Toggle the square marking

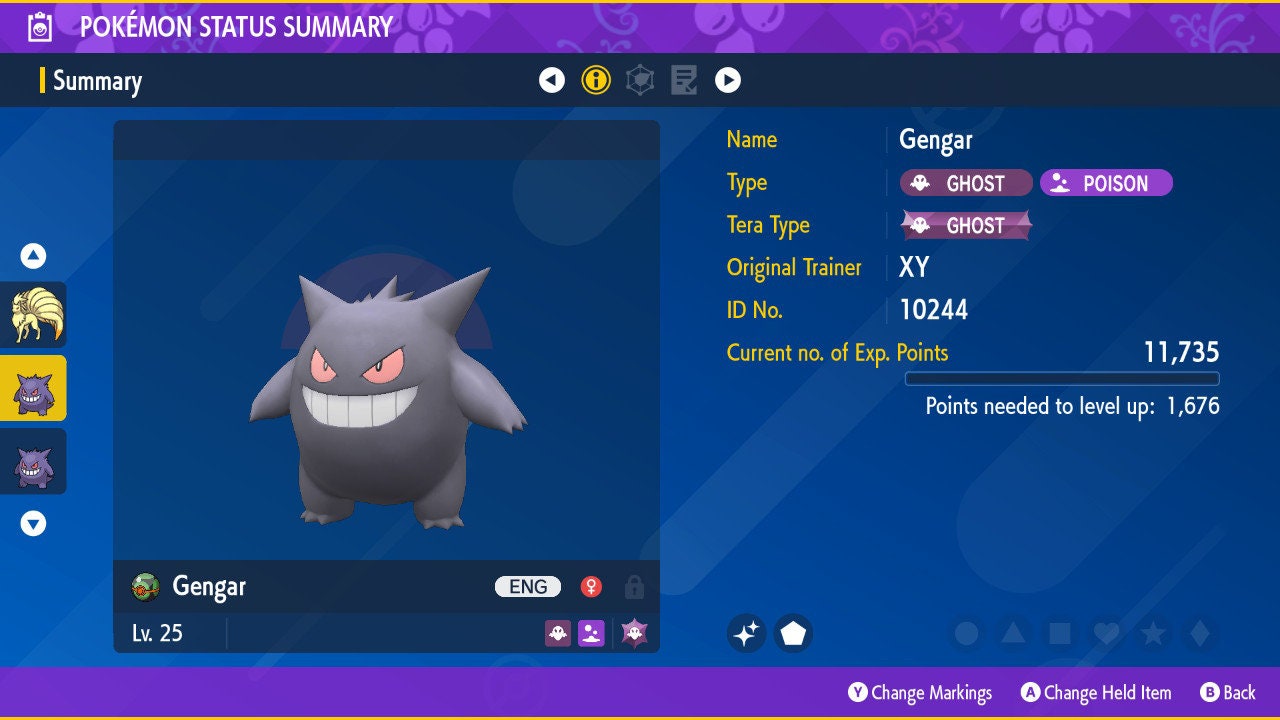pyautogui.click(x=1059, y=633)
